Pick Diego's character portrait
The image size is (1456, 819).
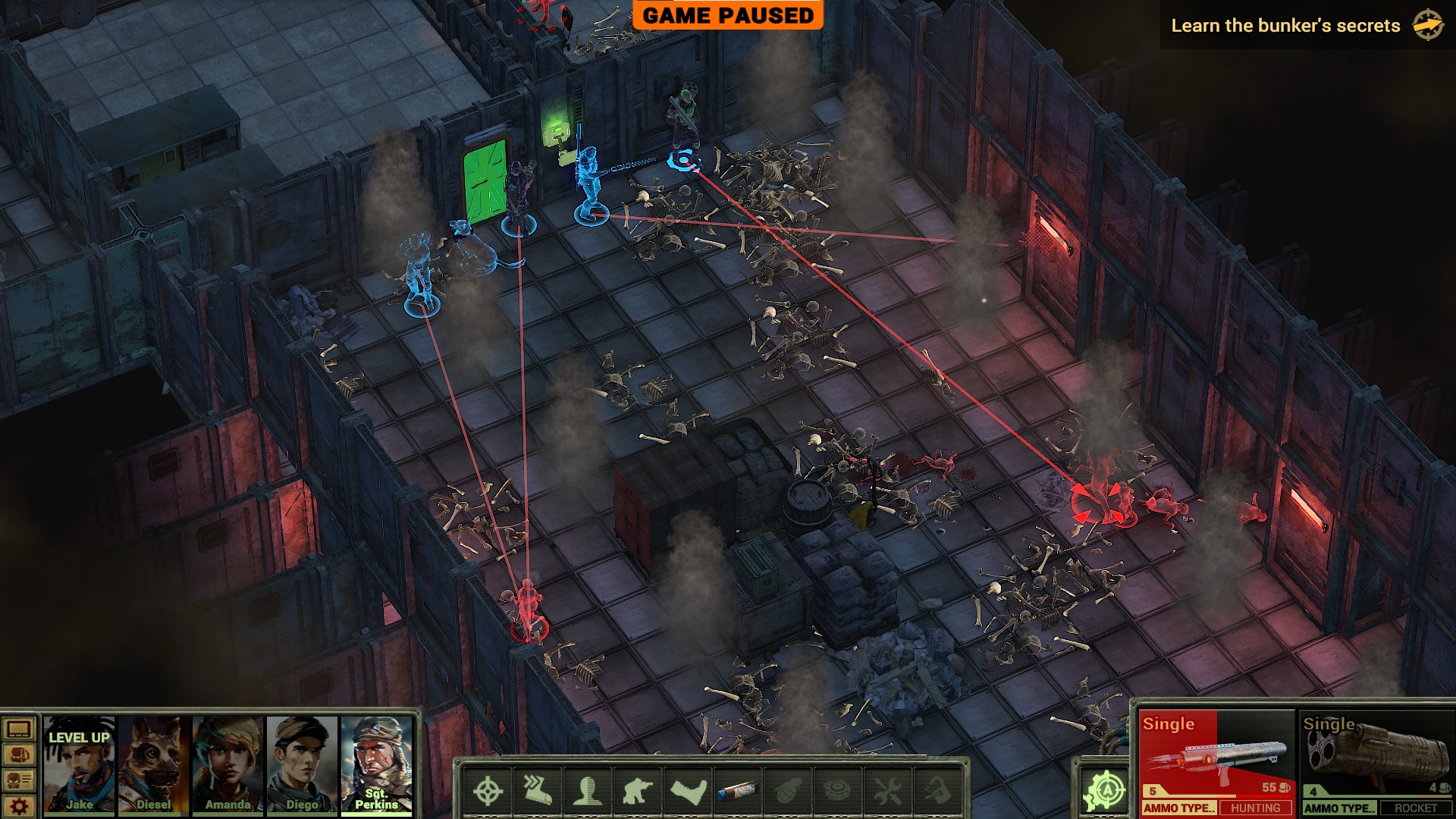click(302, 764)
